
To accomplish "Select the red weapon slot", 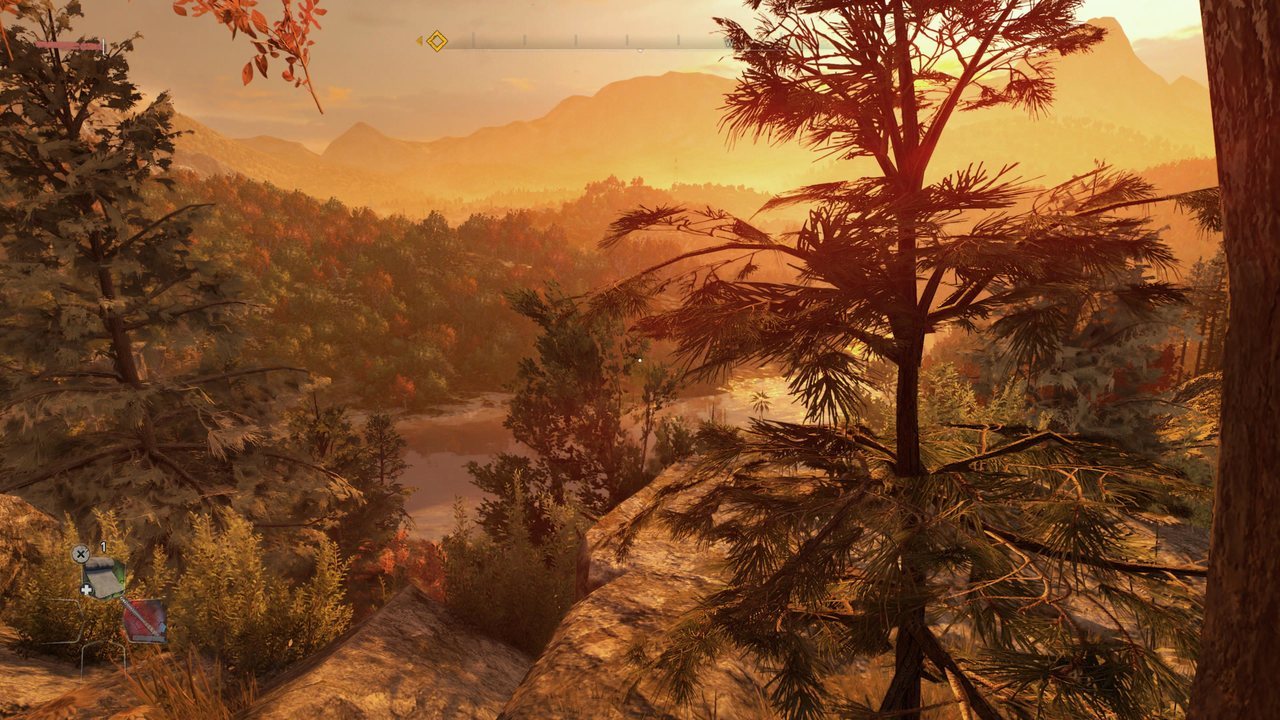I will pyautogui.click(x=144, y=620).
